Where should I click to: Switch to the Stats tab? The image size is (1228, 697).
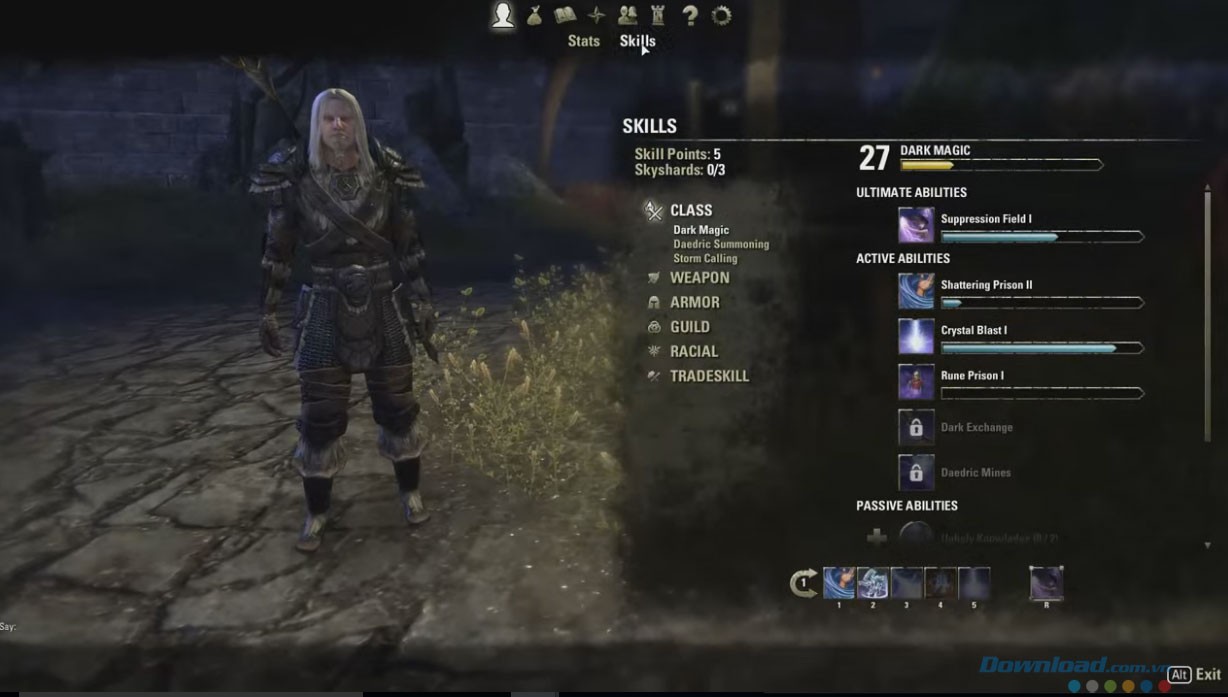(583, 41)
